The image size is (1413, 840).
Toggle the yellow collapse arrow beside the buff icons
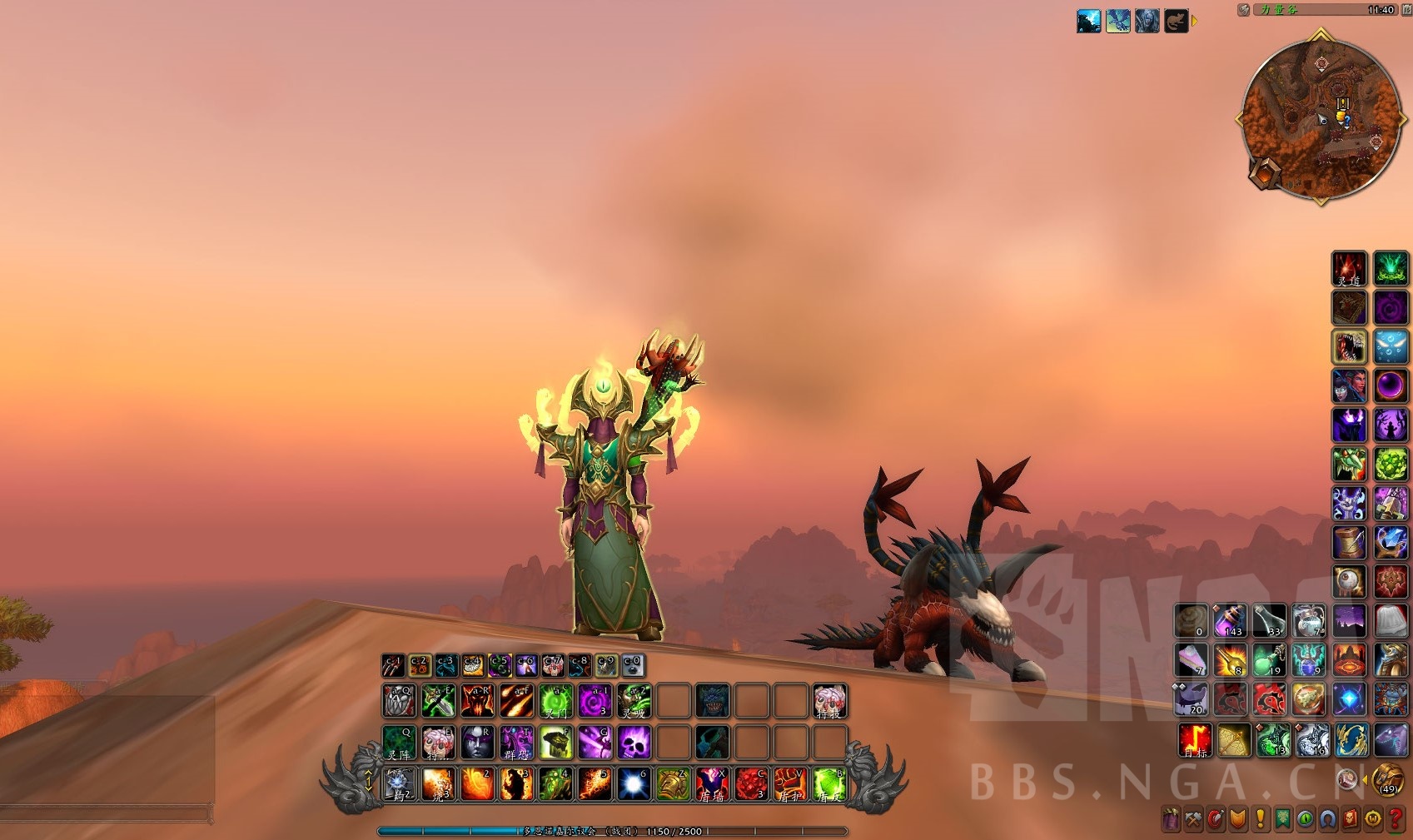[1194, 22]
